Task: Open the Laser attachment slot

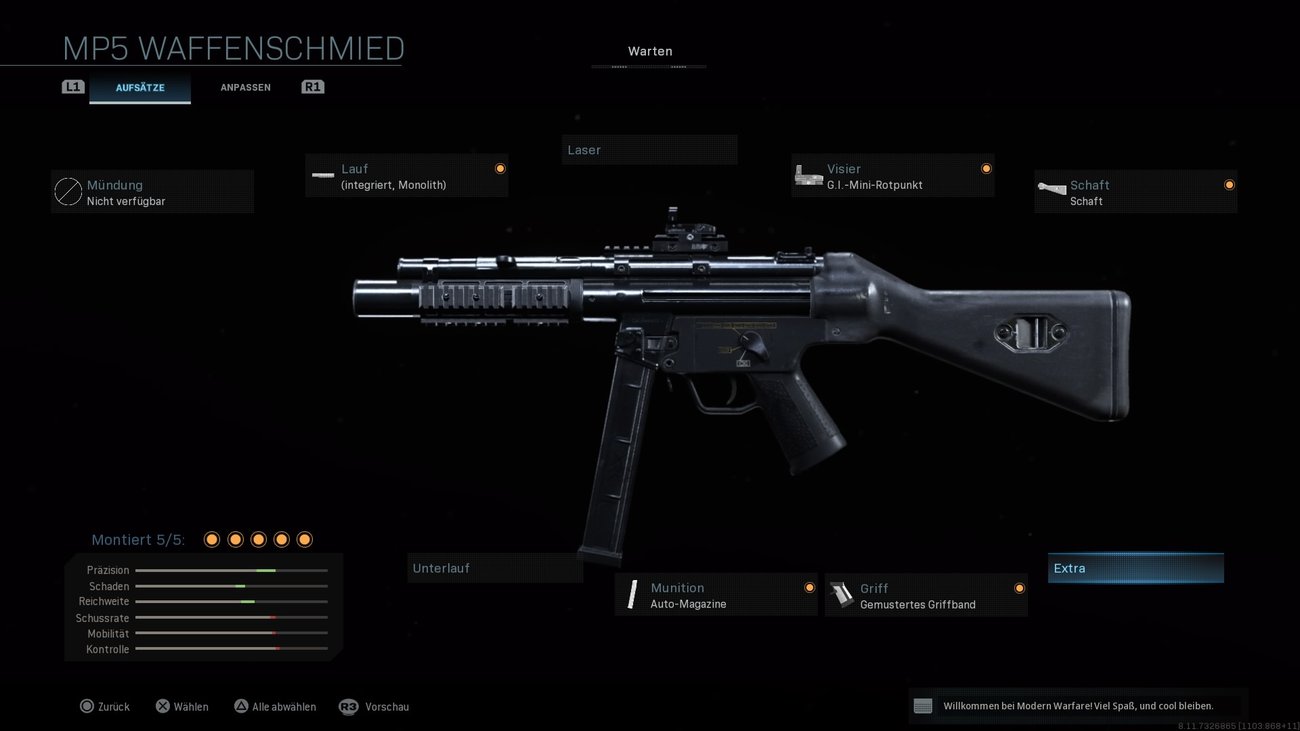Action: pos(649,149)
